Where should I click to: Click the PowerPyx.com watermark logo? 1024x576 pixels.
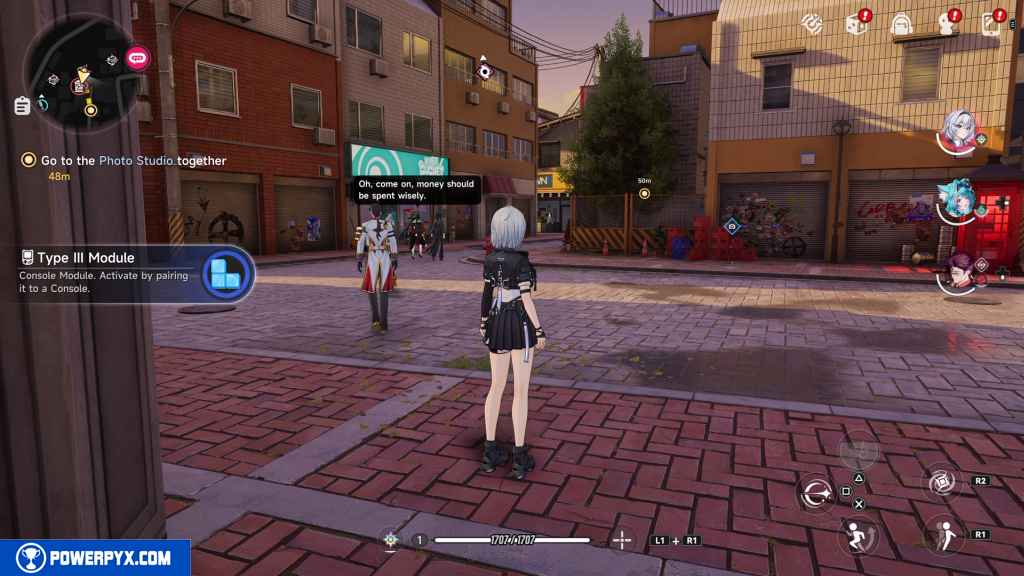[x=95, y=558]
